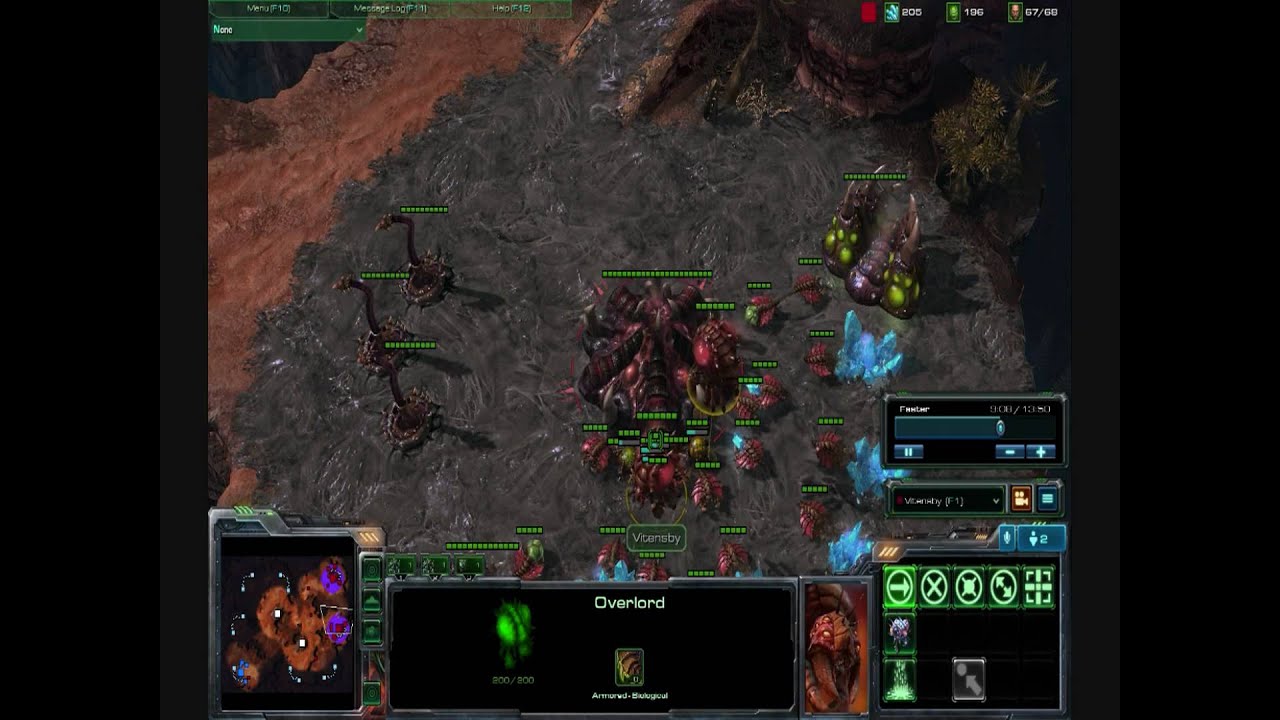1280x720 pixels.
Task: Increase replay speed with plus button
Action: (1041, 452)
